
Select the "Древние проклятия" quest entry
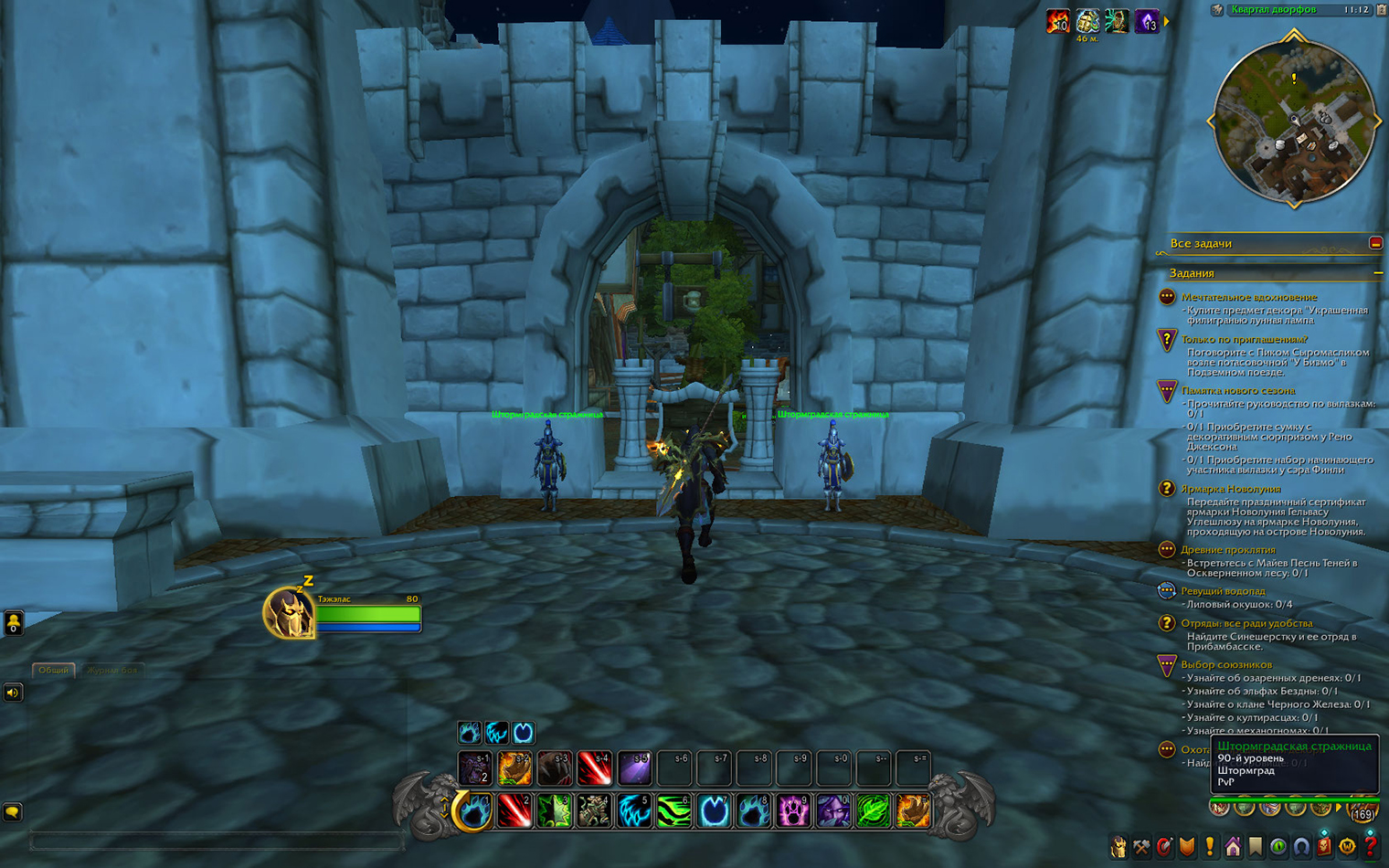point(1227,549)
